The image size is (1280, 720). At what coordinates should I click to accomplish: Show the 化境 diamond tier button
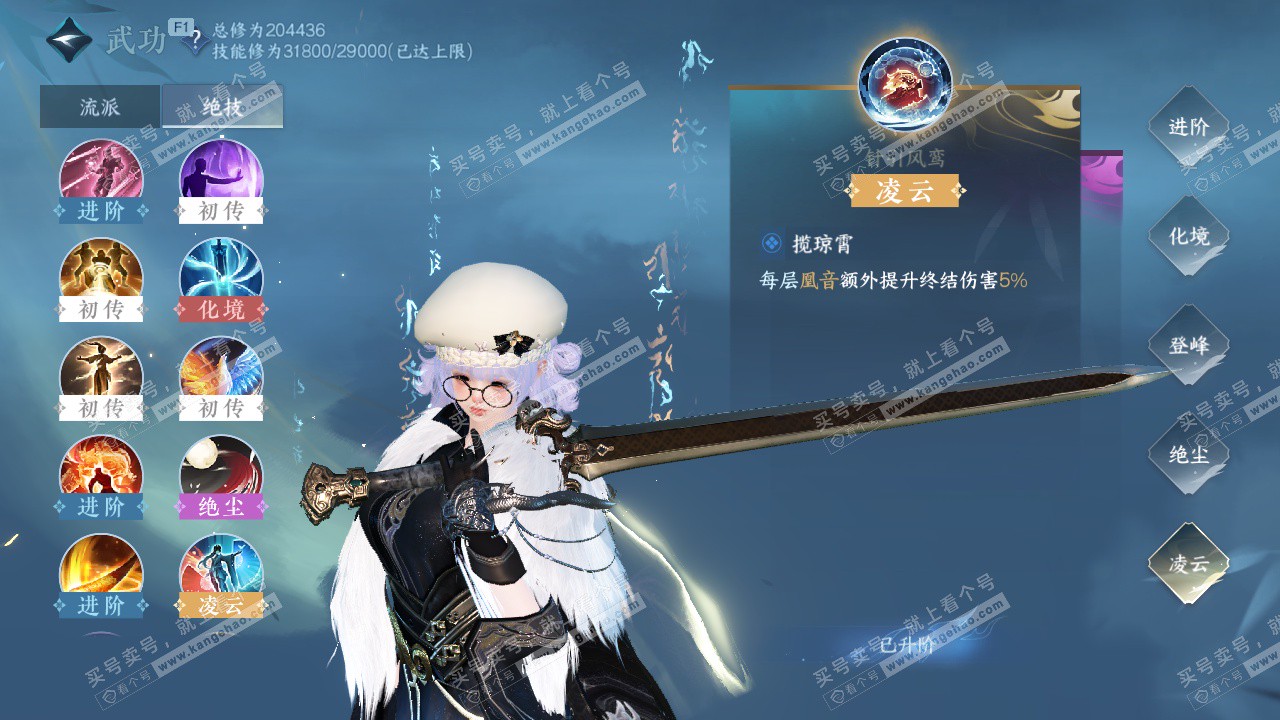pos(1189,236)
